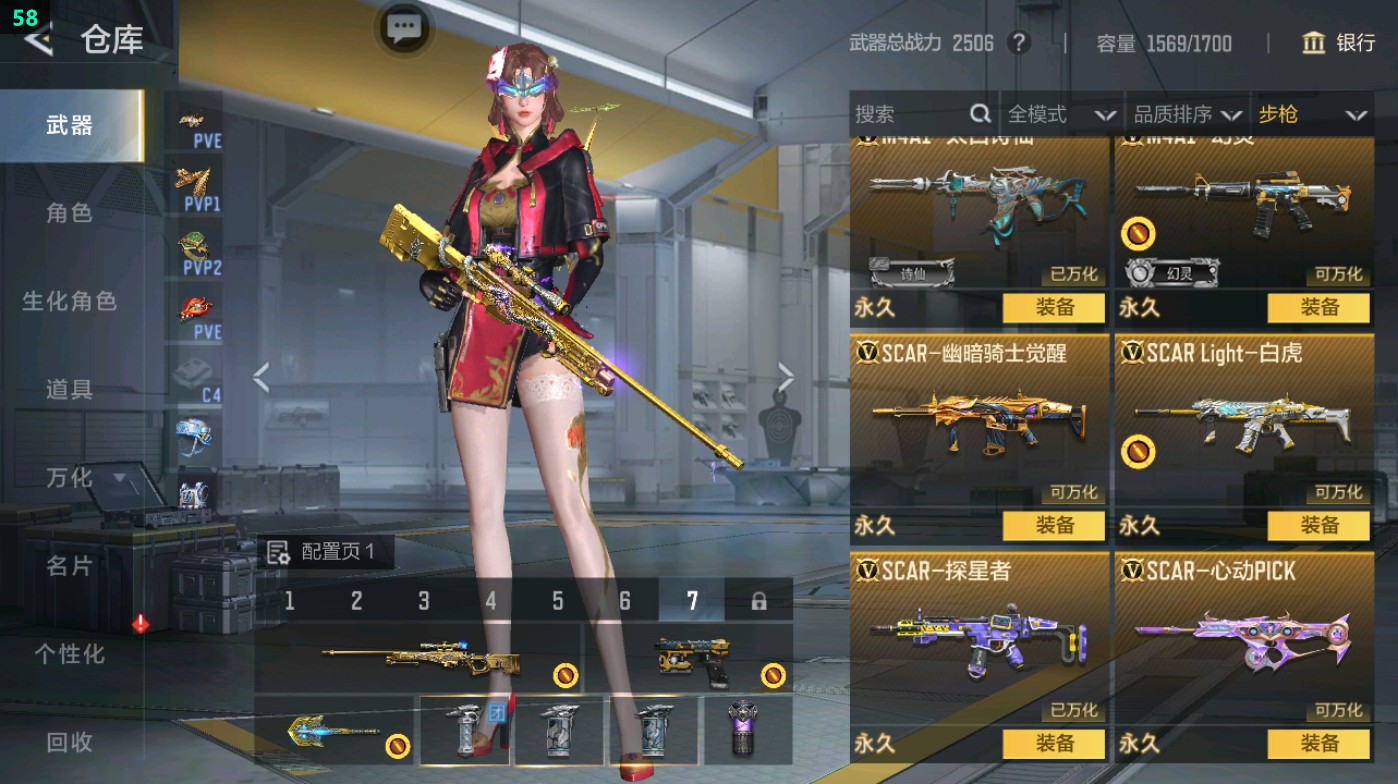
Task: Equip the SCAR-幽暗骑士觉醒 rifle
Action: [x=1054, y=526]
